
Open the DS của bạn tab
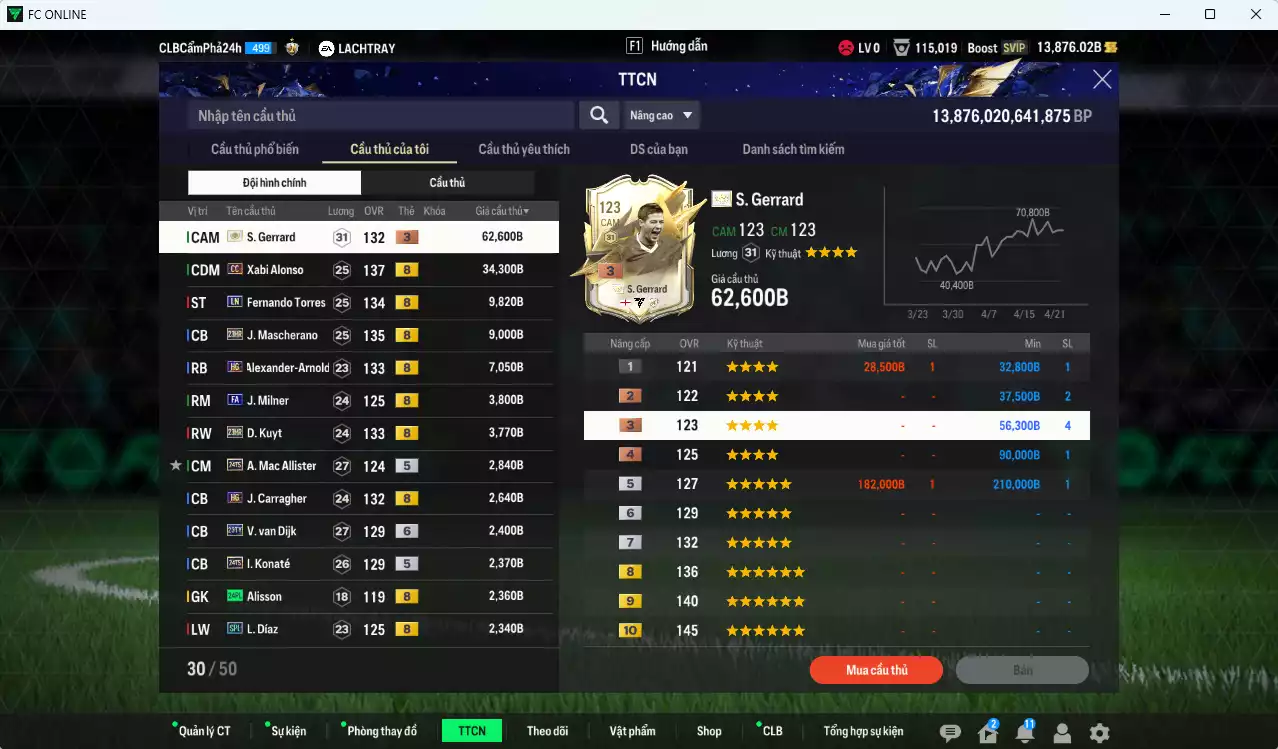point(658,149)
